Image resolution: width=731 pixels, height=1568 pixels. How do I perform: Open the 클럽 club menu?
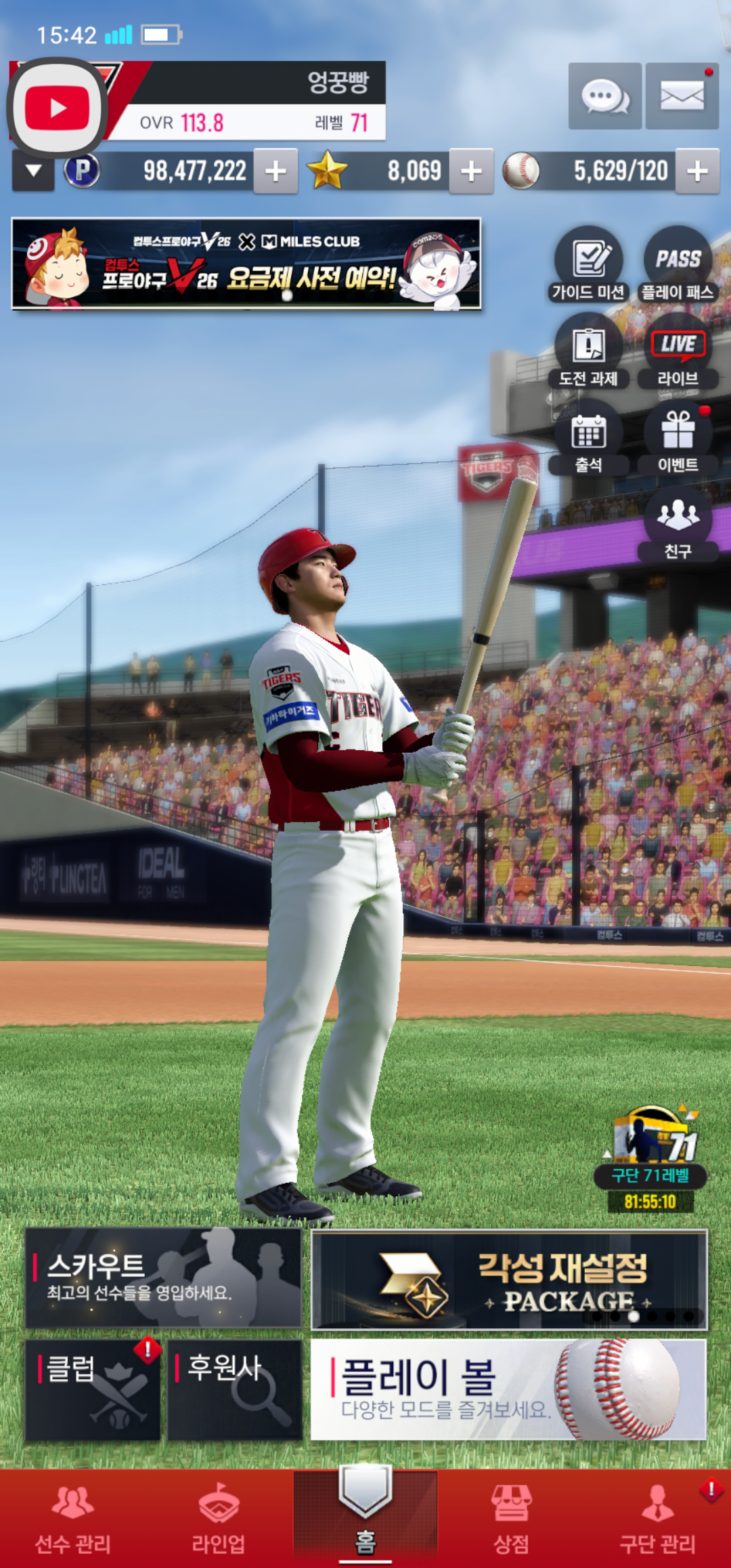pyautogui.click(x=93, y=1389)
